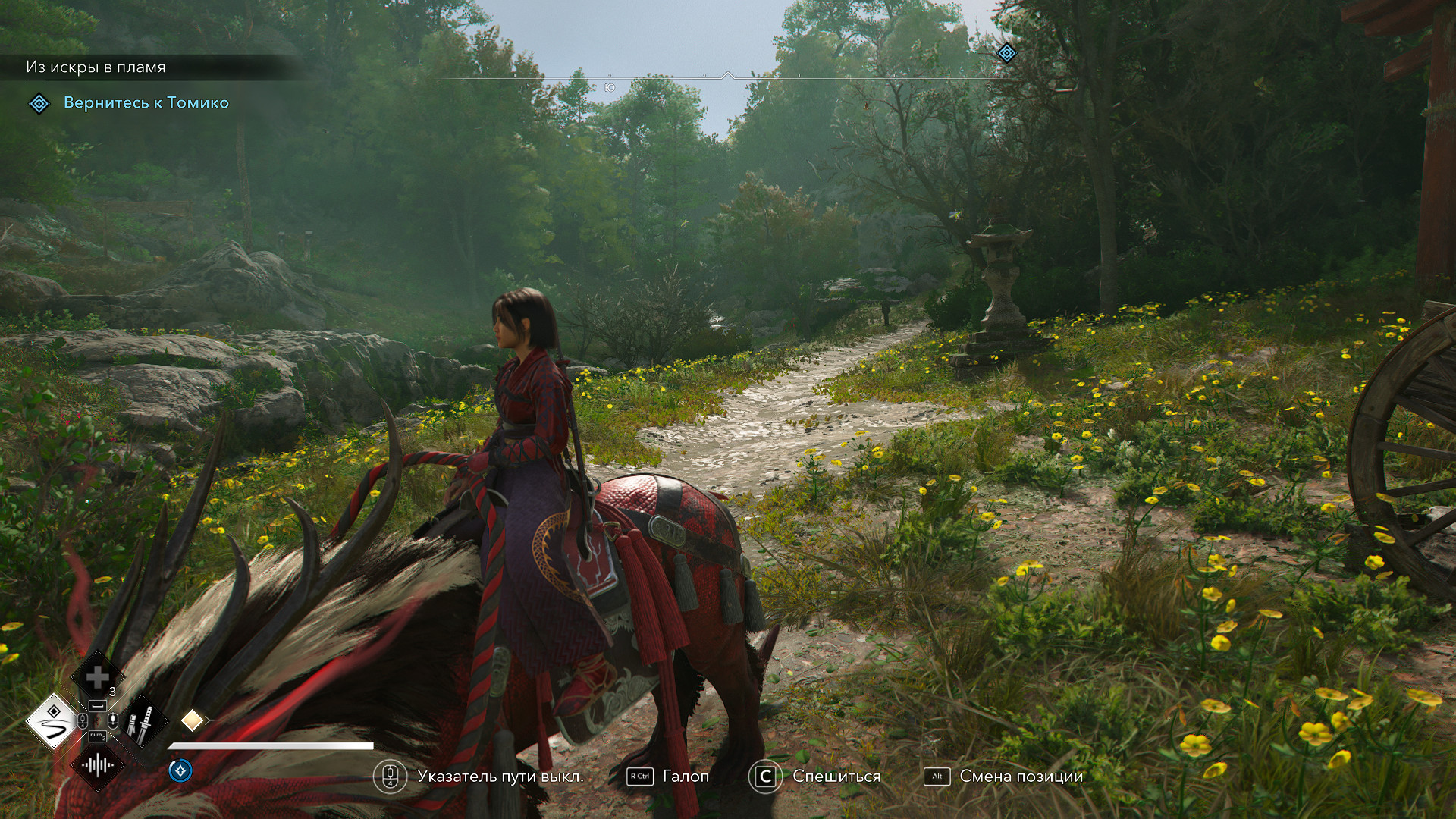
Task: Click the golden adrenaline diamond
Action: pyautogui.click(x=192, y=720)
